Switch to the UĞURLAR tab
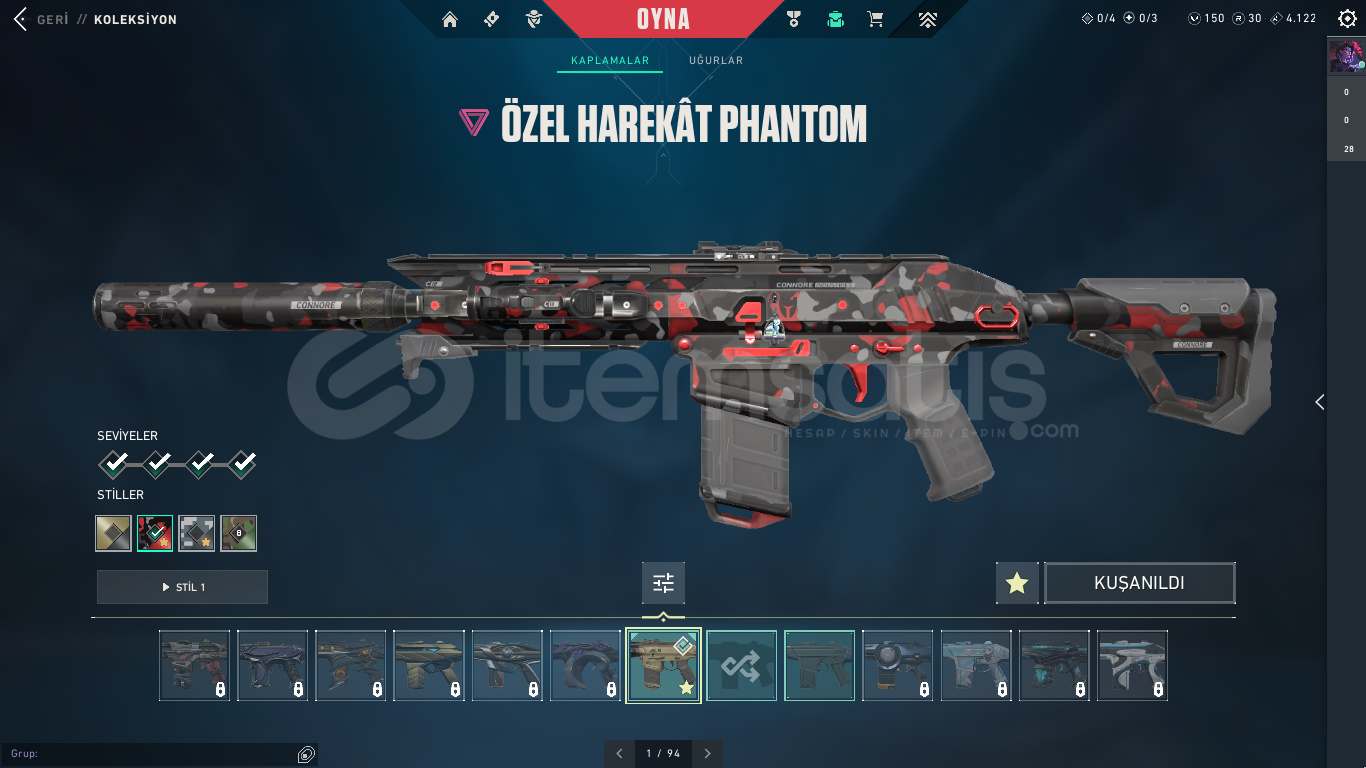The width and height of the screenshot is (1366, 768). 716,60
